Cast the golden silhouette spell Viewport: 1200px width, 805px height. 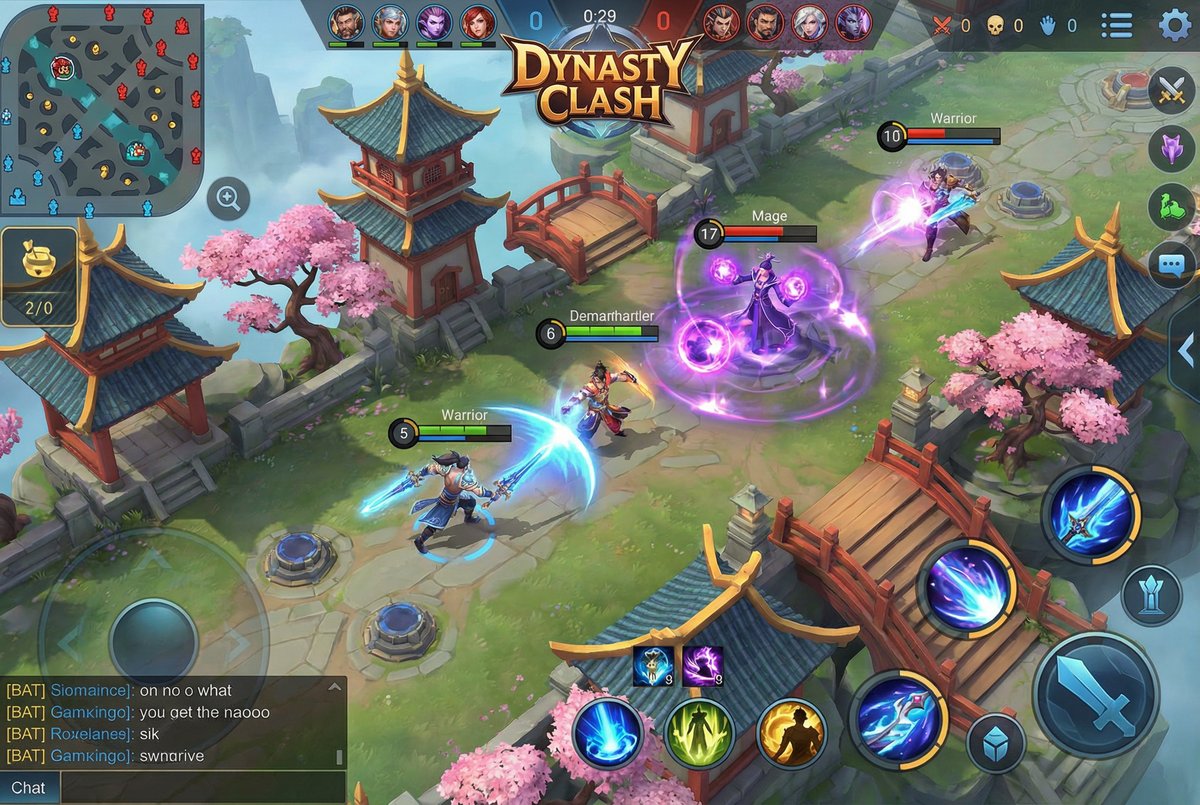coord(792,733)
